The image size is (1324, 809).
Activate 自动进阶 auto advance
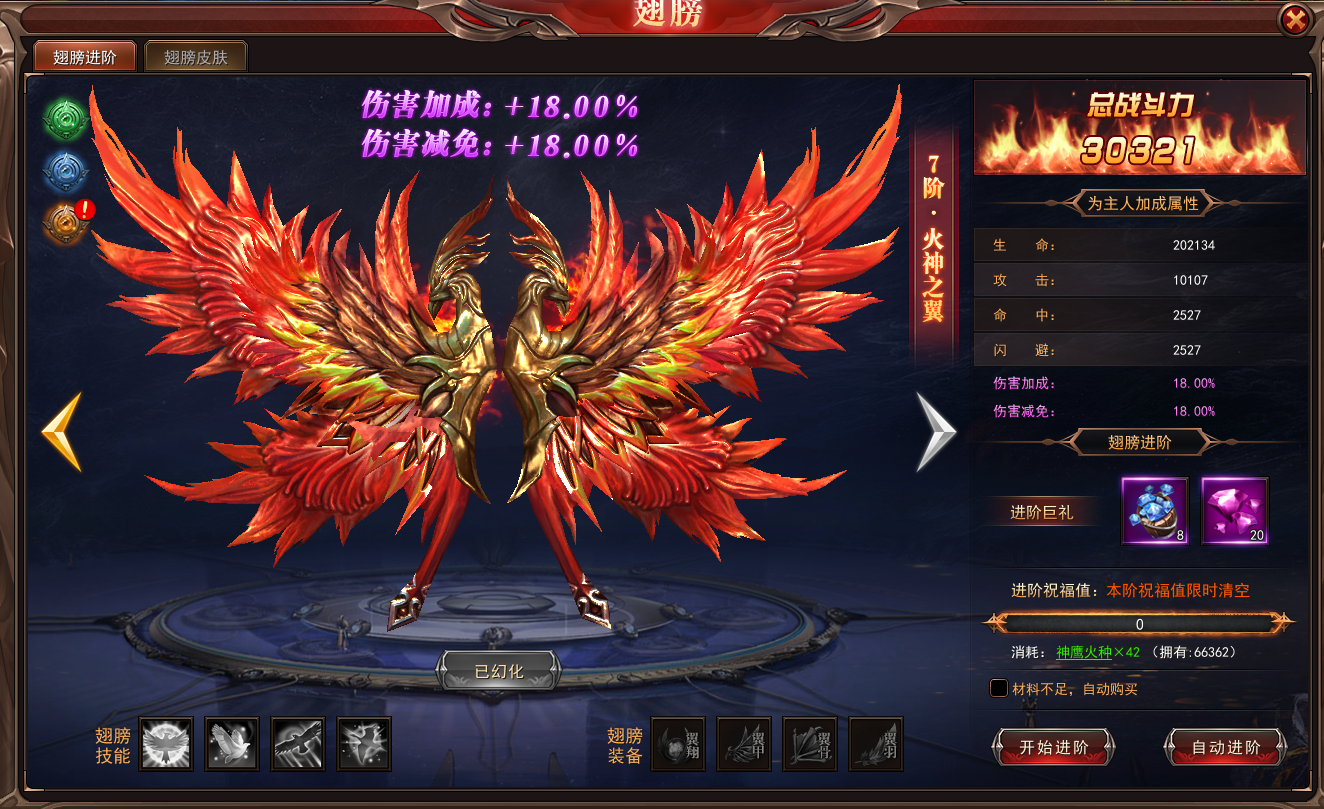point(1226,747)
